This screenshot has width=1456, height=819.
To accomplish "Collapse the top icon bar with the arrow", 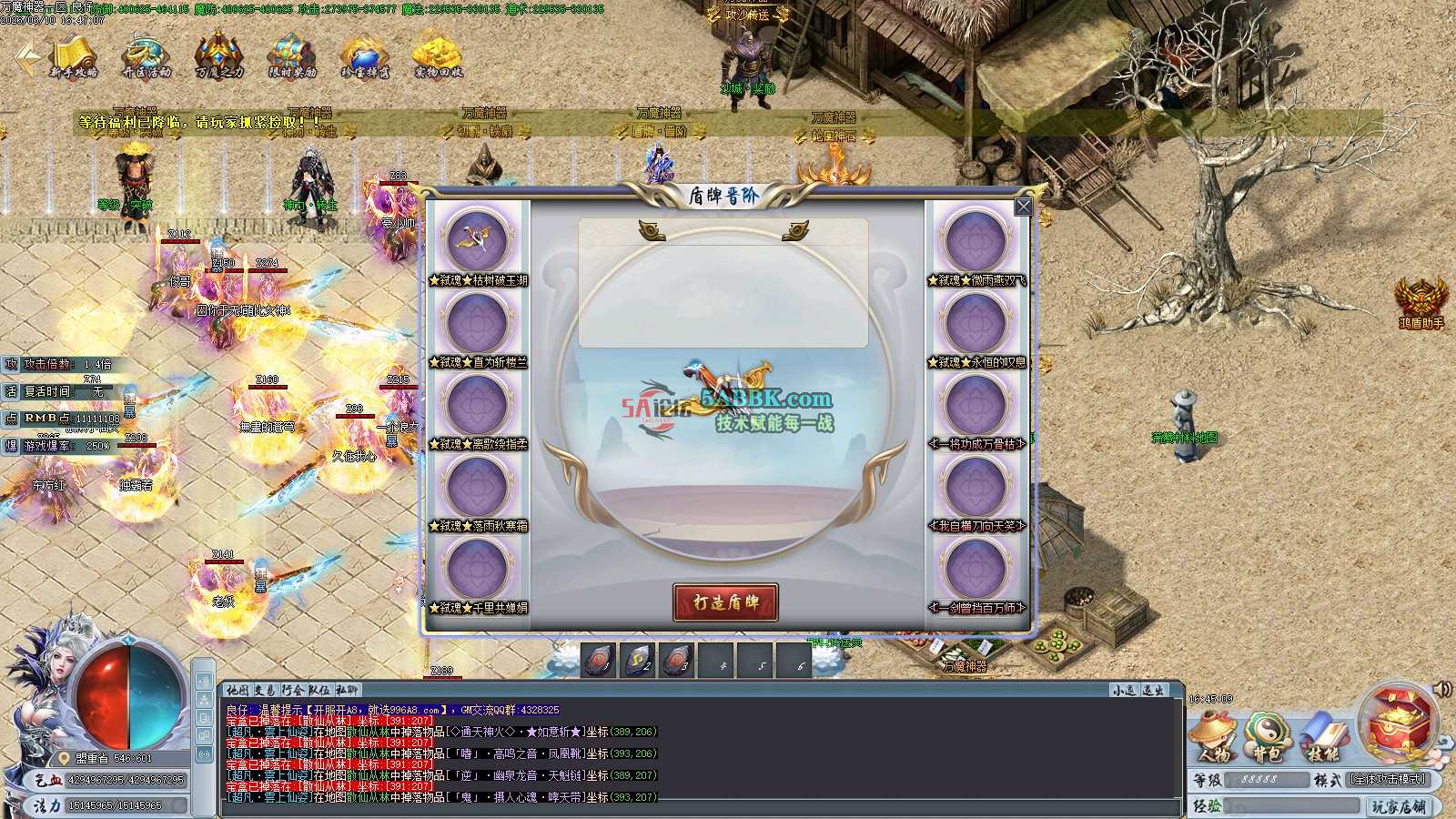I will pos(25,58).
